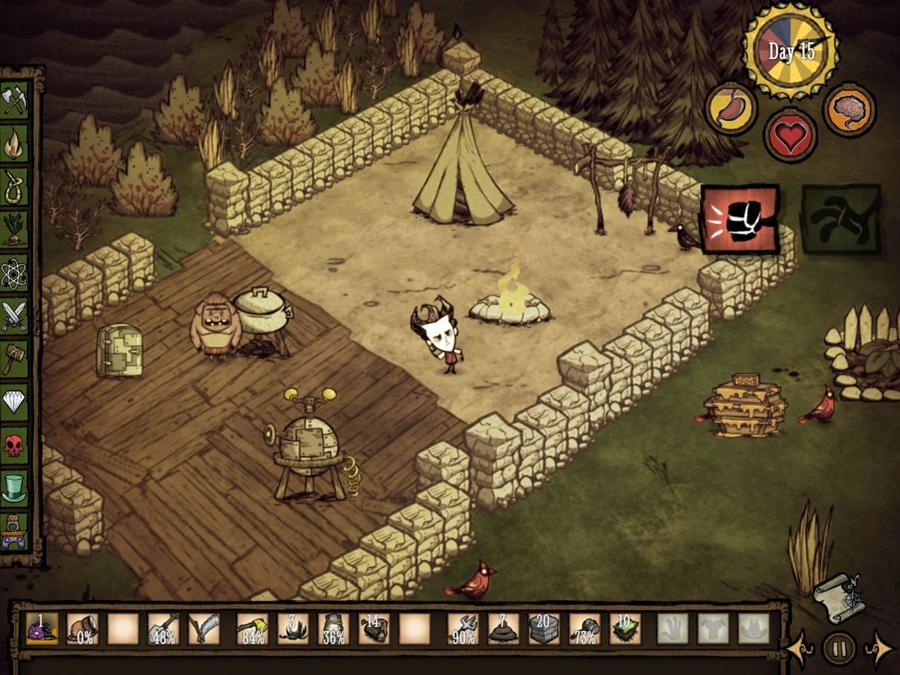900x675 pixels.
Task: Select the golden axe at 84% durability
Action: click(252, 628)
